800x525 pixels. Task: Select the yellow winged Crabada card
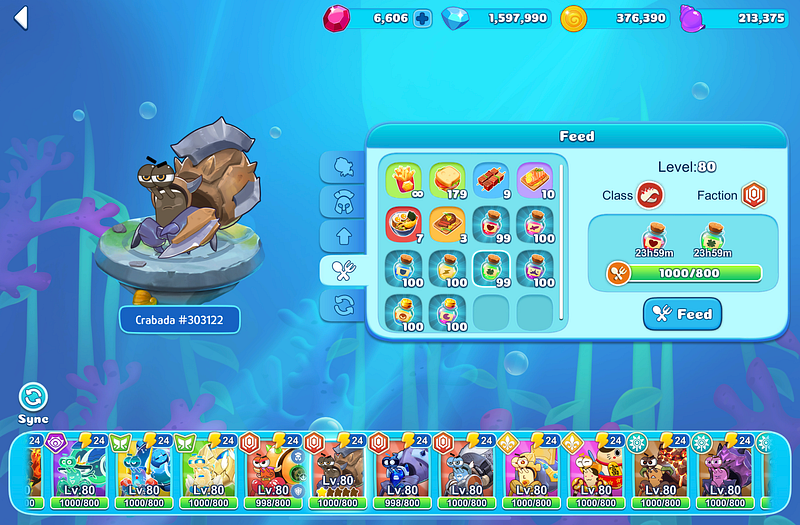208,467
